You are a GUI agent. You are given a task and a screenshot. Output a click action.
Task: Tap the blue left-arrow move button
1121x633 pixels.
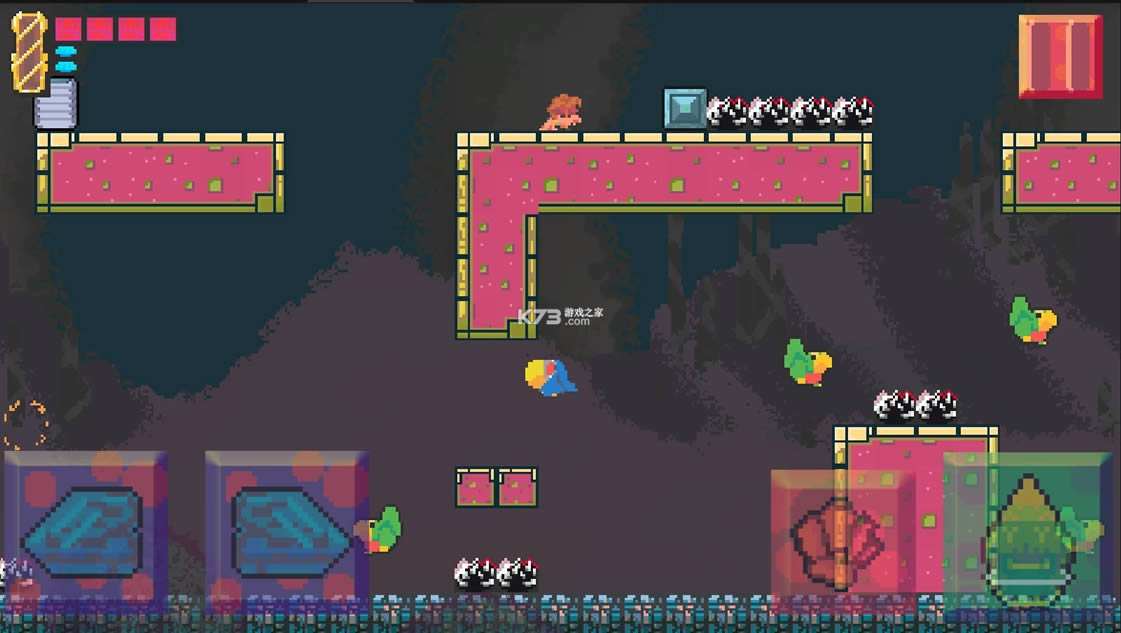[x=85, y=530]
